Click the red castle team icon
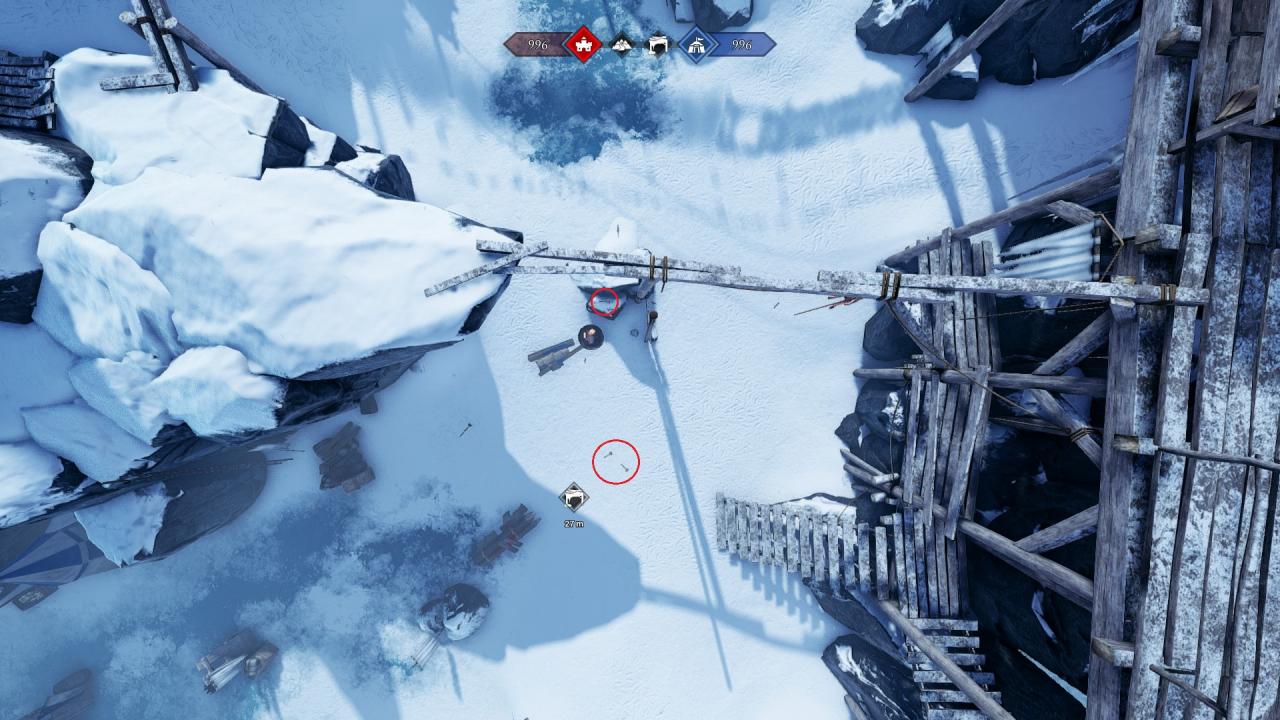 582,45
